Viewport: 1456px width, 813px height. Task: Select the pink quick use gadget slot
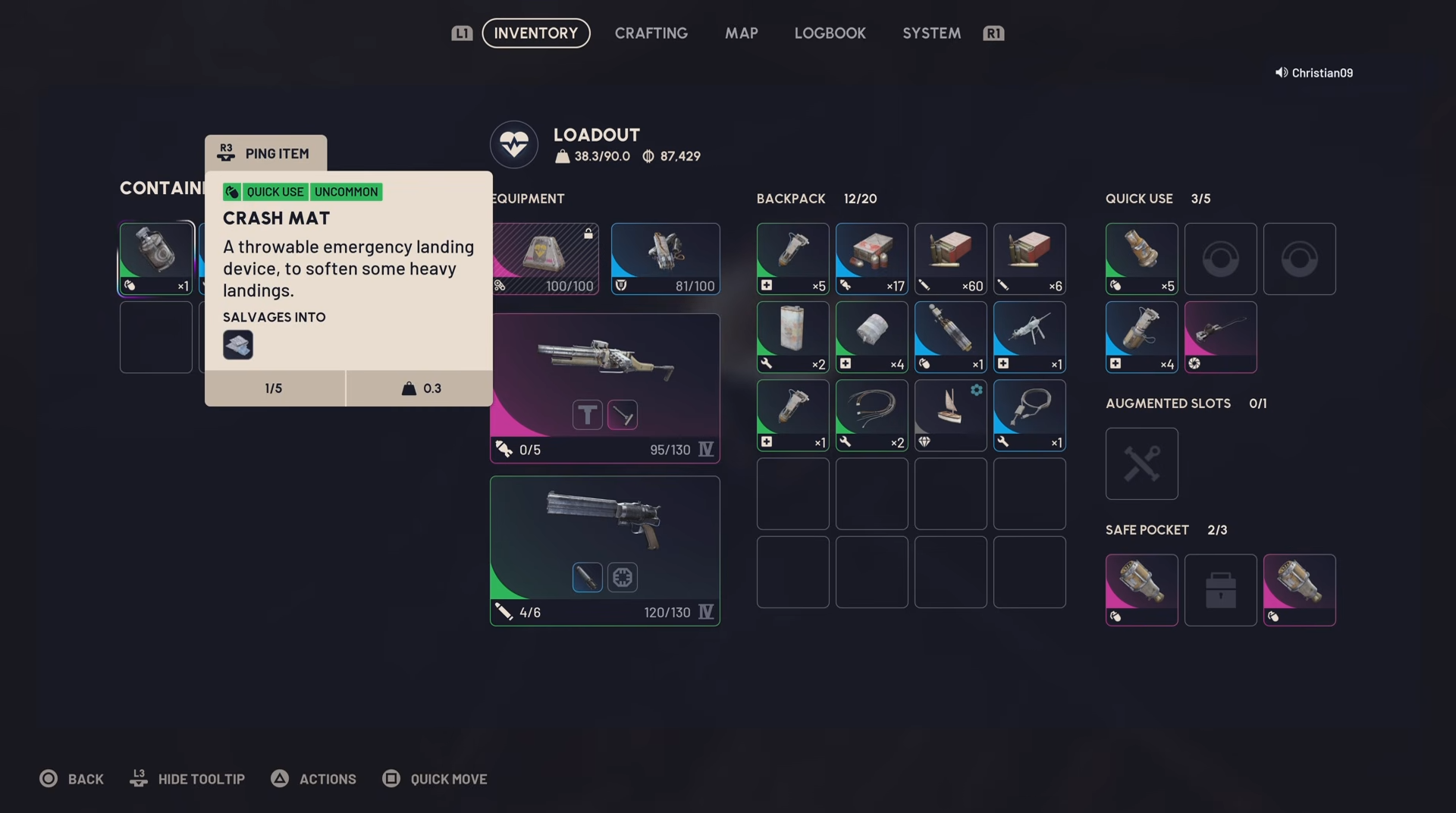pyautogui.click(x=1220, y=337)
